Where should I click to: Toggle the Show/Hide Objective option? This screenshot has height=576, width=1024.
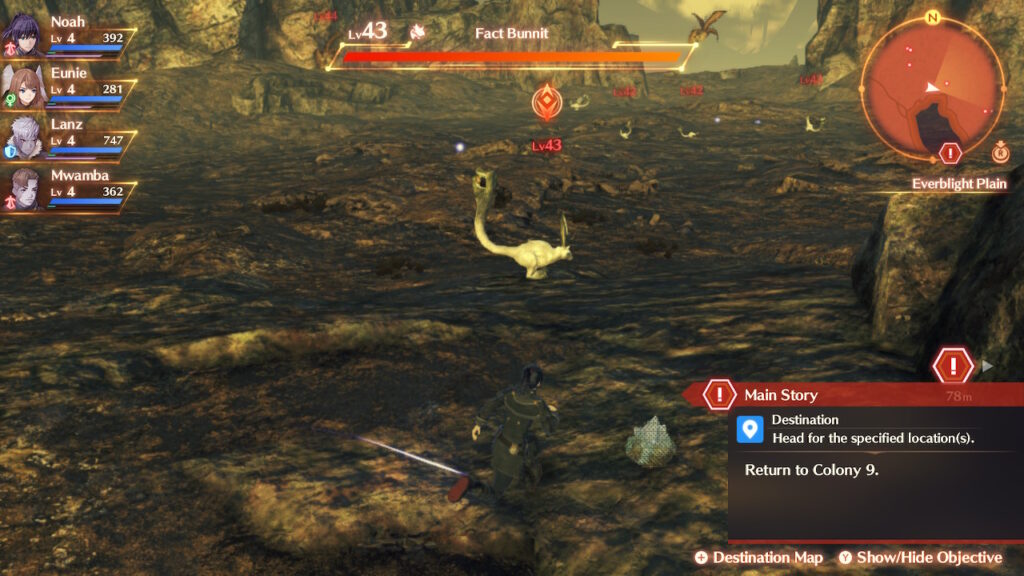pyautogui.click(x=920, y=557)
